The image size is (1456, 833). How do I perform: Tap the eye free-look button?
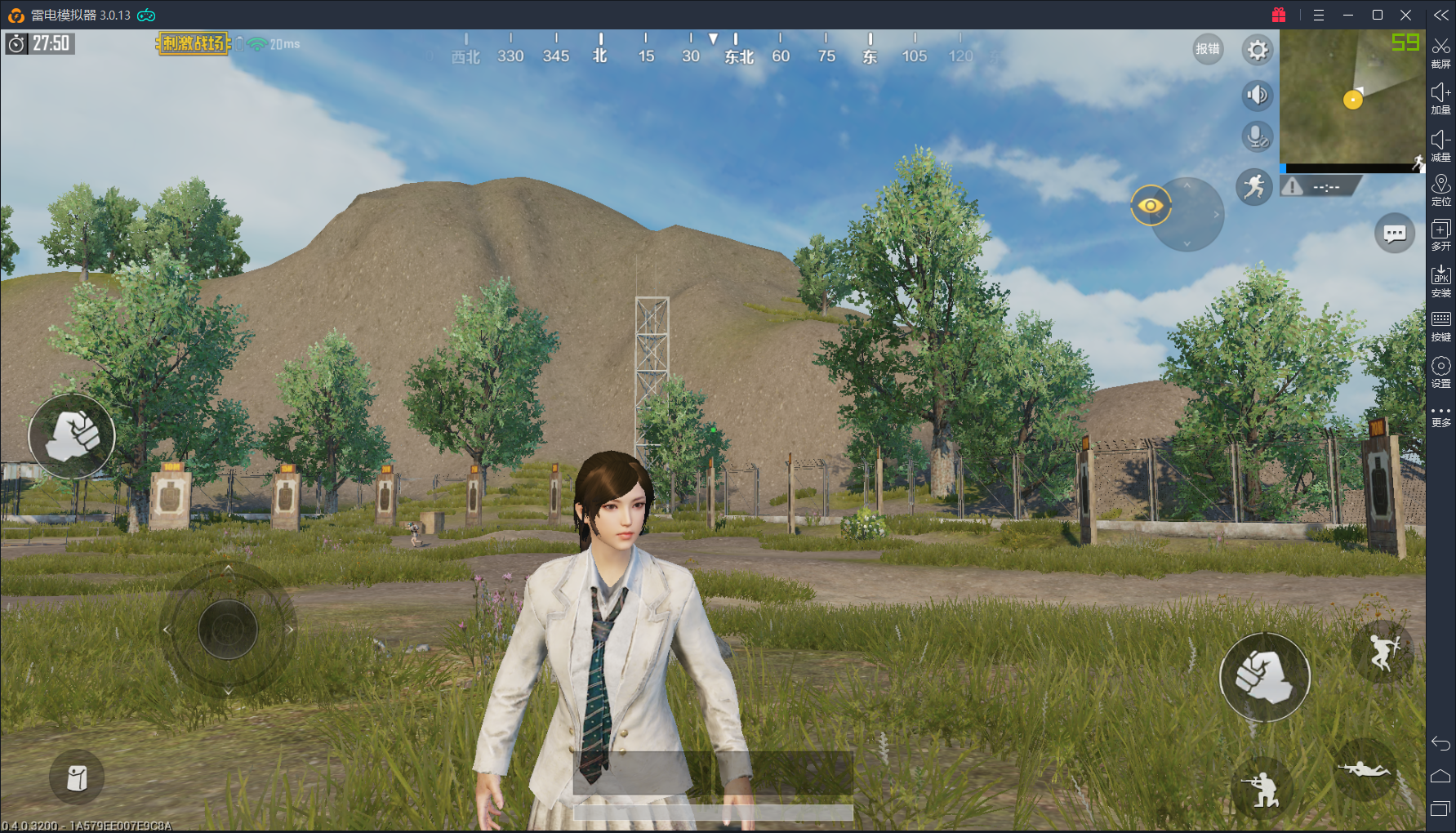[1151, 205]
